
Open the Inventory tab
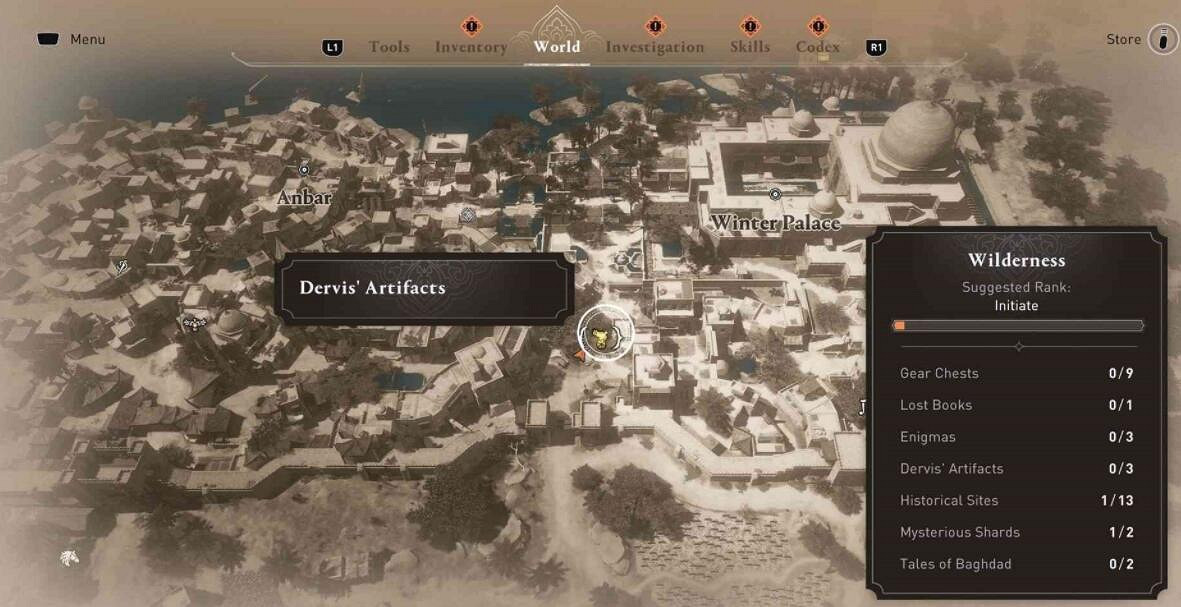click(x=470, y=47)
